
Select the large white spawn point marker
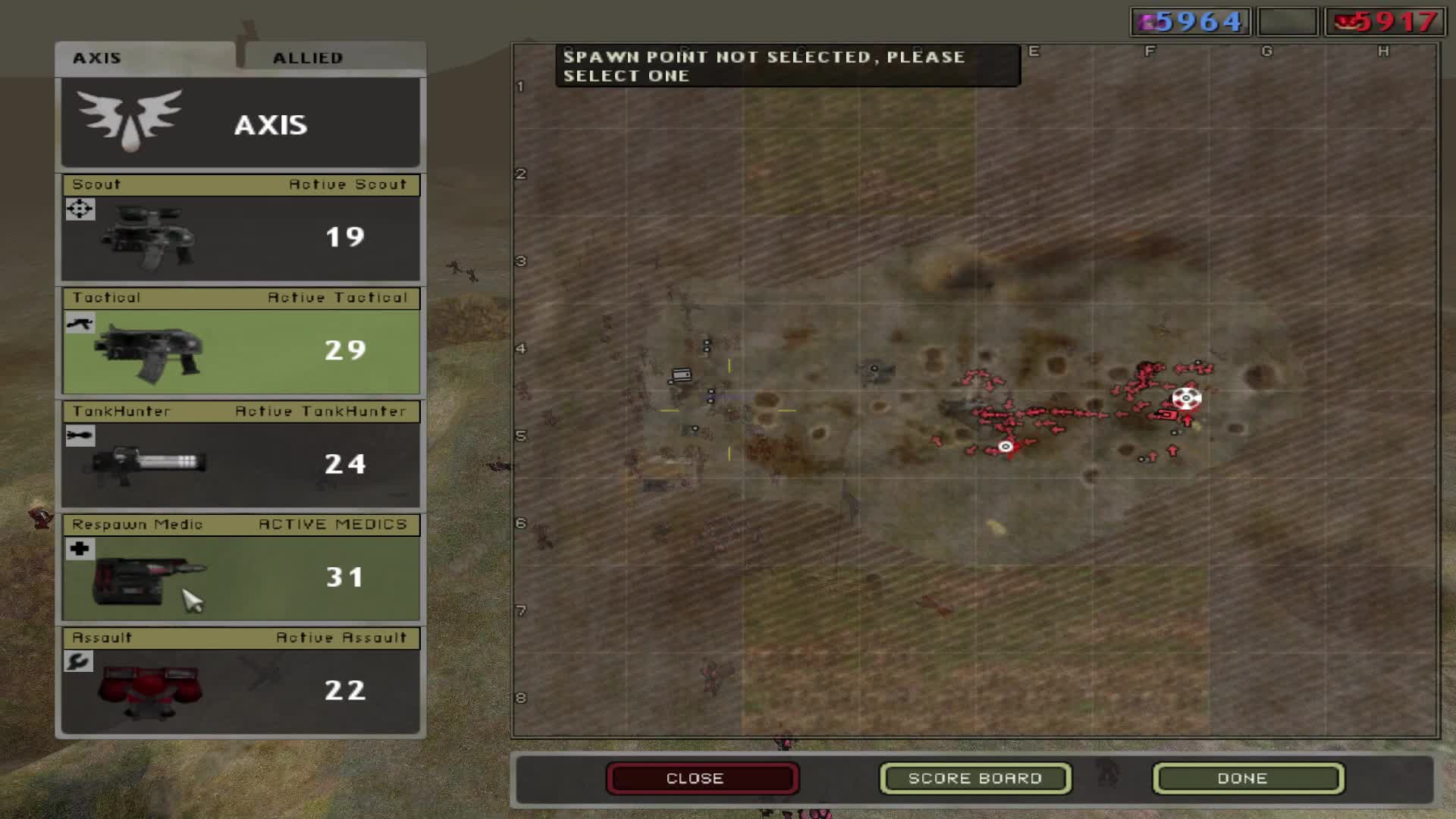tap(1187, 398)
